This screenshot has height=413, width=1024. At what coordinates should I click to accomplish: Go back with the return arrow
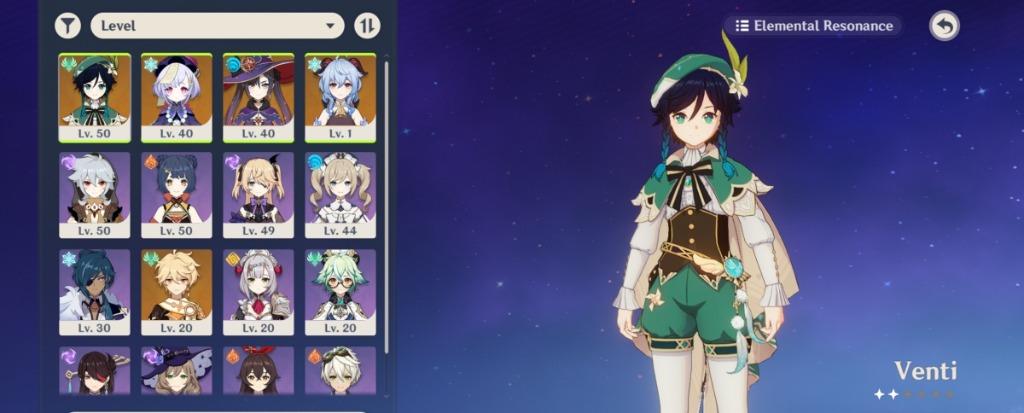tap(943, 26)
